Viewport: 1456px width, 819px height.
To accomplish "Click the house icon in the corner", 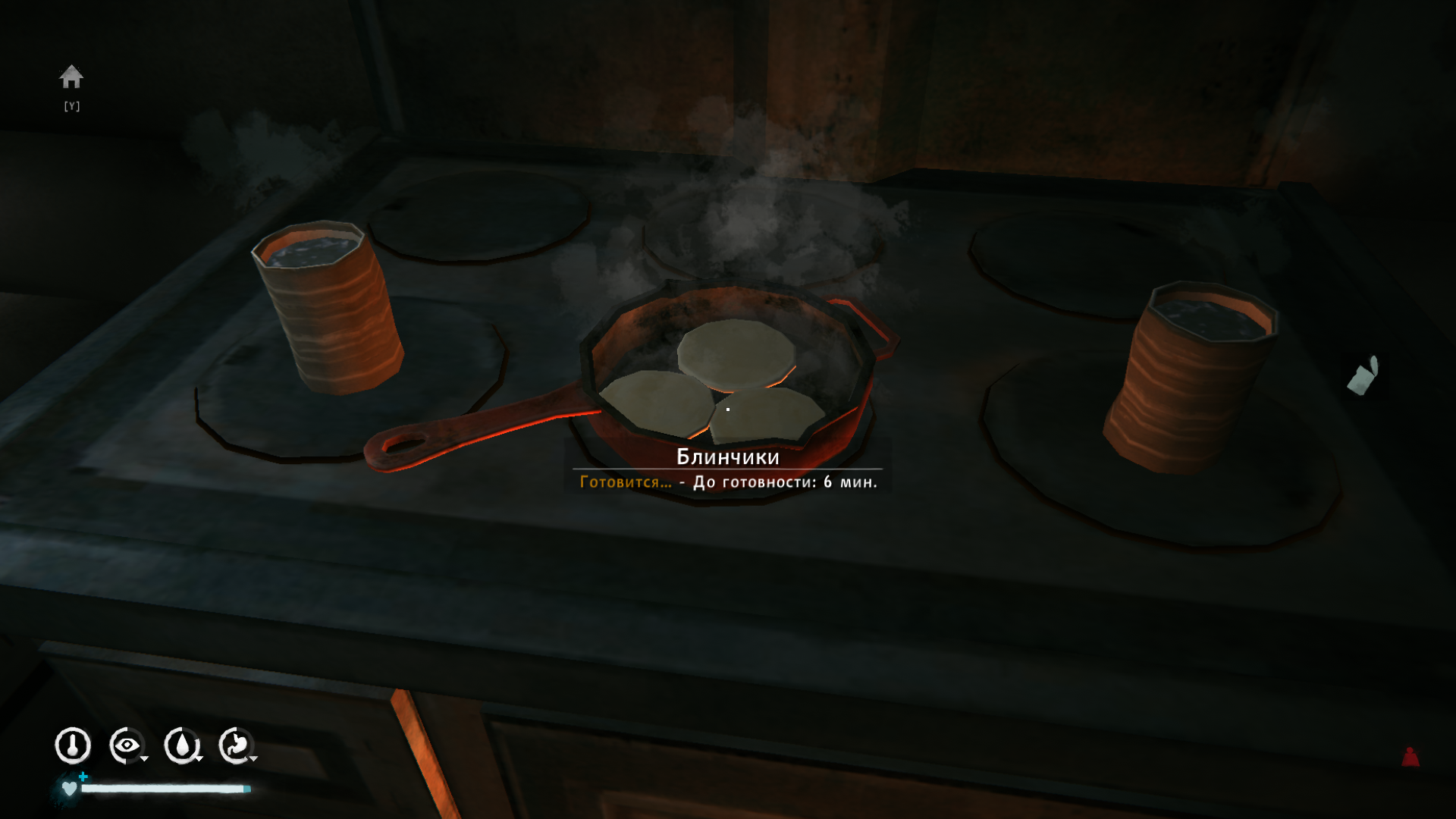I will click(71, 77).
